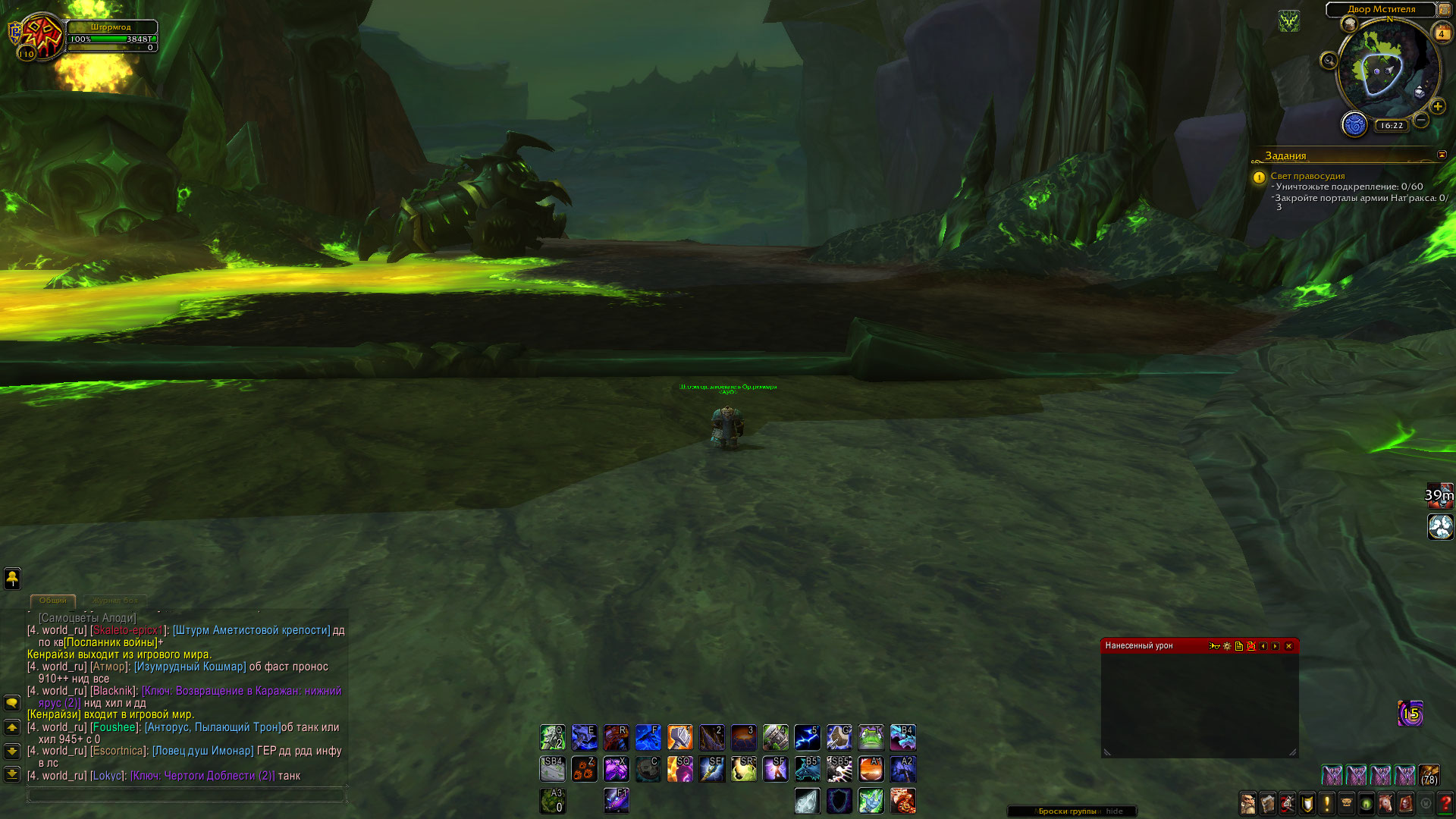Image resolution: width=1456 pixels, height=819 pixels.
Task: Click the chat text input box
Action: (x=186, y=795)
